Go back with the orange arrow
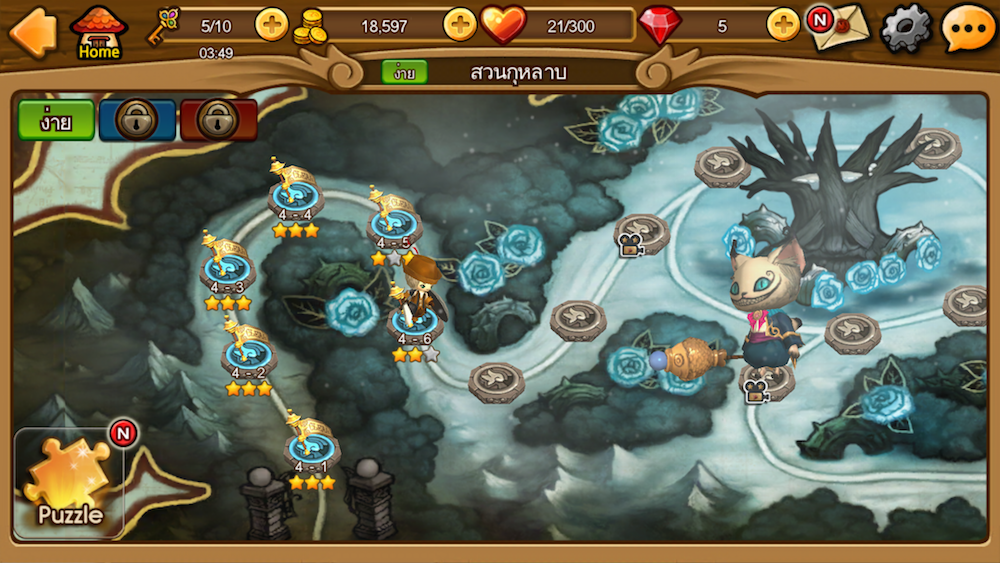 pos(32,30)
